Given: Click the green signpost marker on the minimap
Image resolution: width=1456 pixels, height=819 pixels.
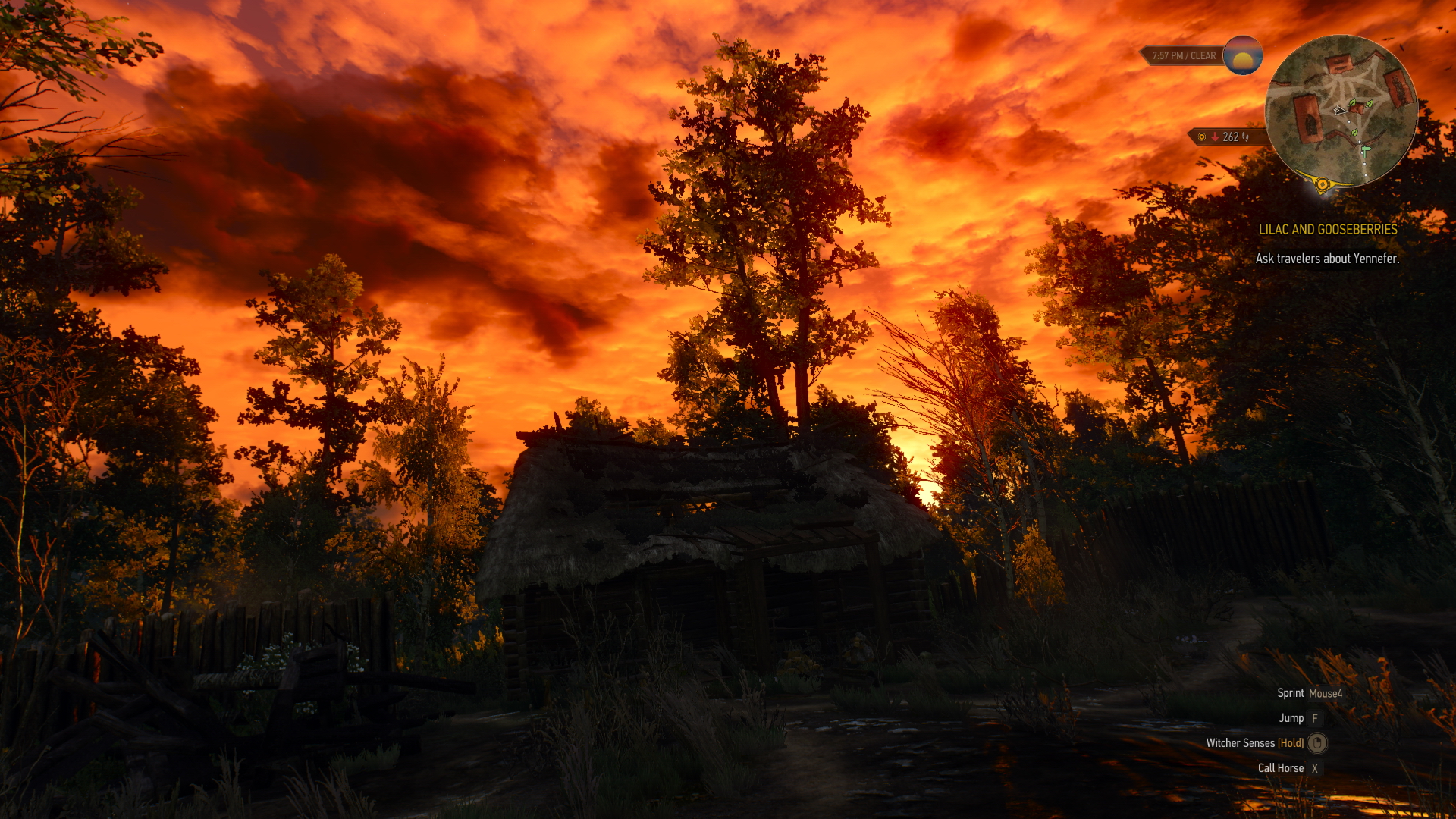Looking at the screenshot, I should tap(1365, 151).
